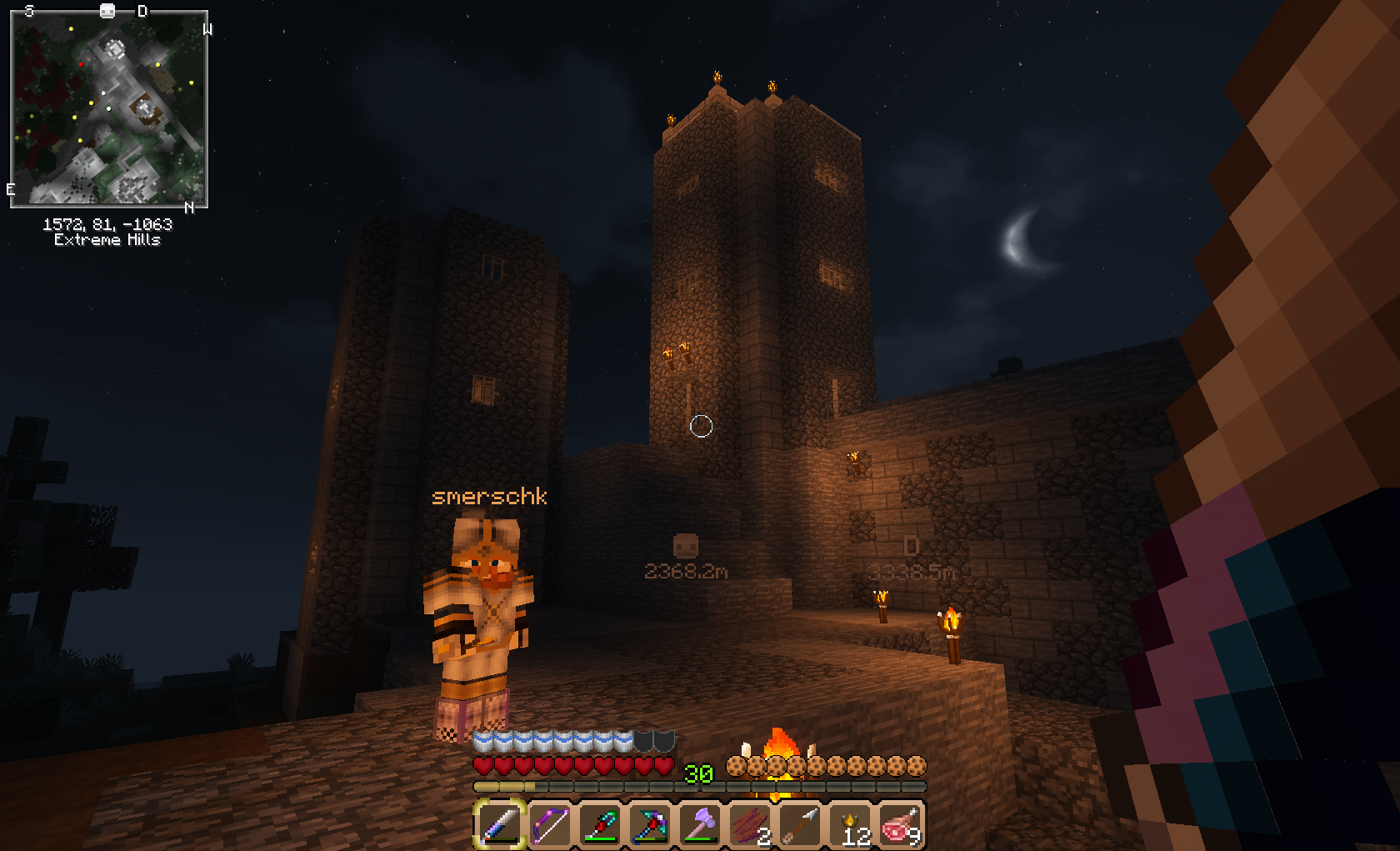Equip the pickaxe from the hotbar
The height and width of the screenshot is (851, 1400).
(650, 824)
